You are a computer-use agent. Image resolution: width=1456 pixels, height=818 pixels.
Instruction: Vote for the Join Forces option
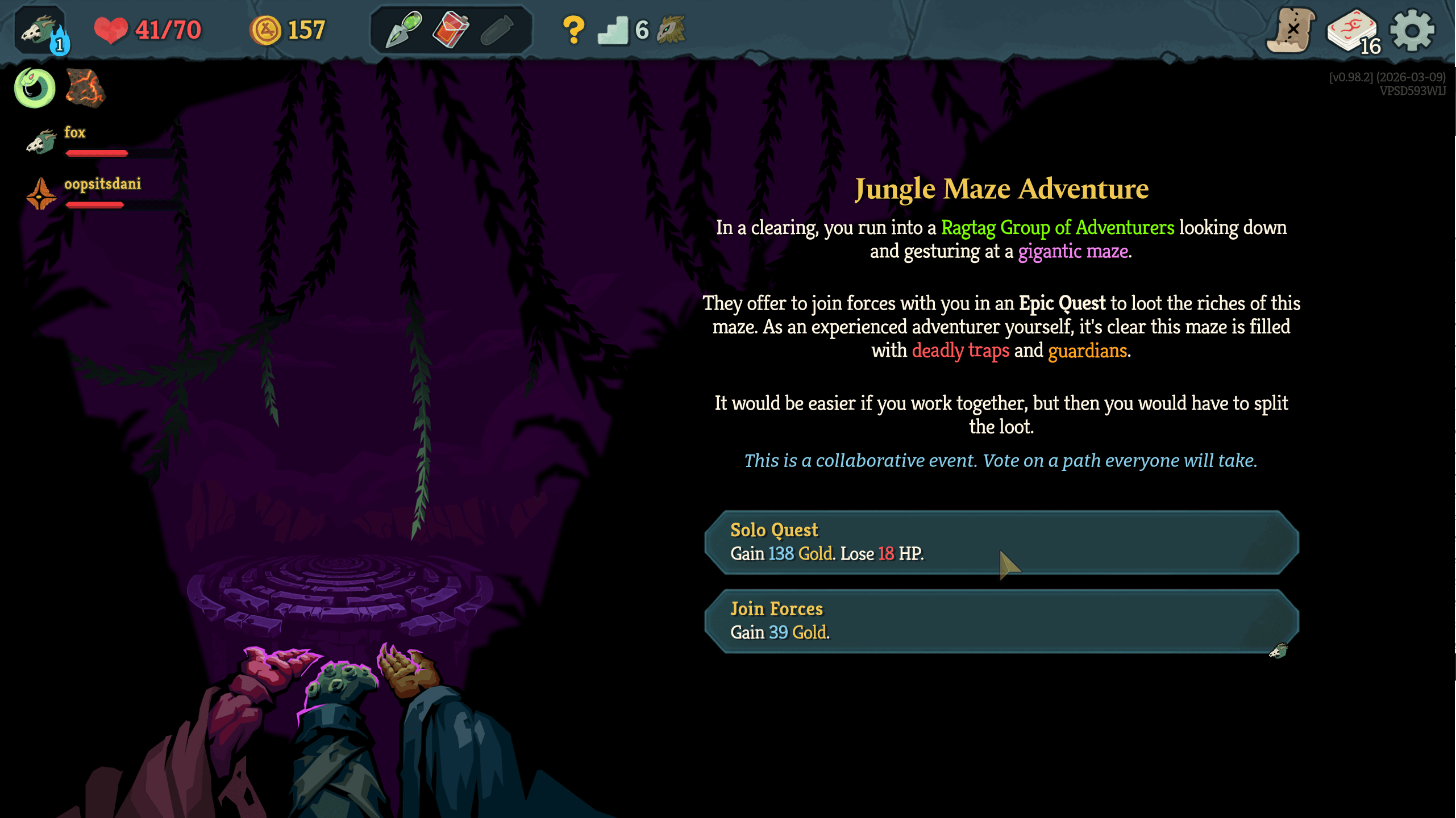click(1000, 621)
